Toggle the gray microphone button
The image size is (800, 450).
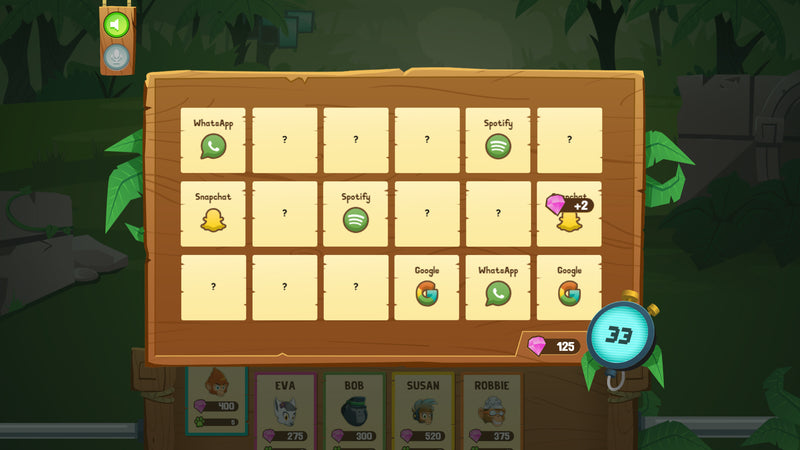pos(117,56)
